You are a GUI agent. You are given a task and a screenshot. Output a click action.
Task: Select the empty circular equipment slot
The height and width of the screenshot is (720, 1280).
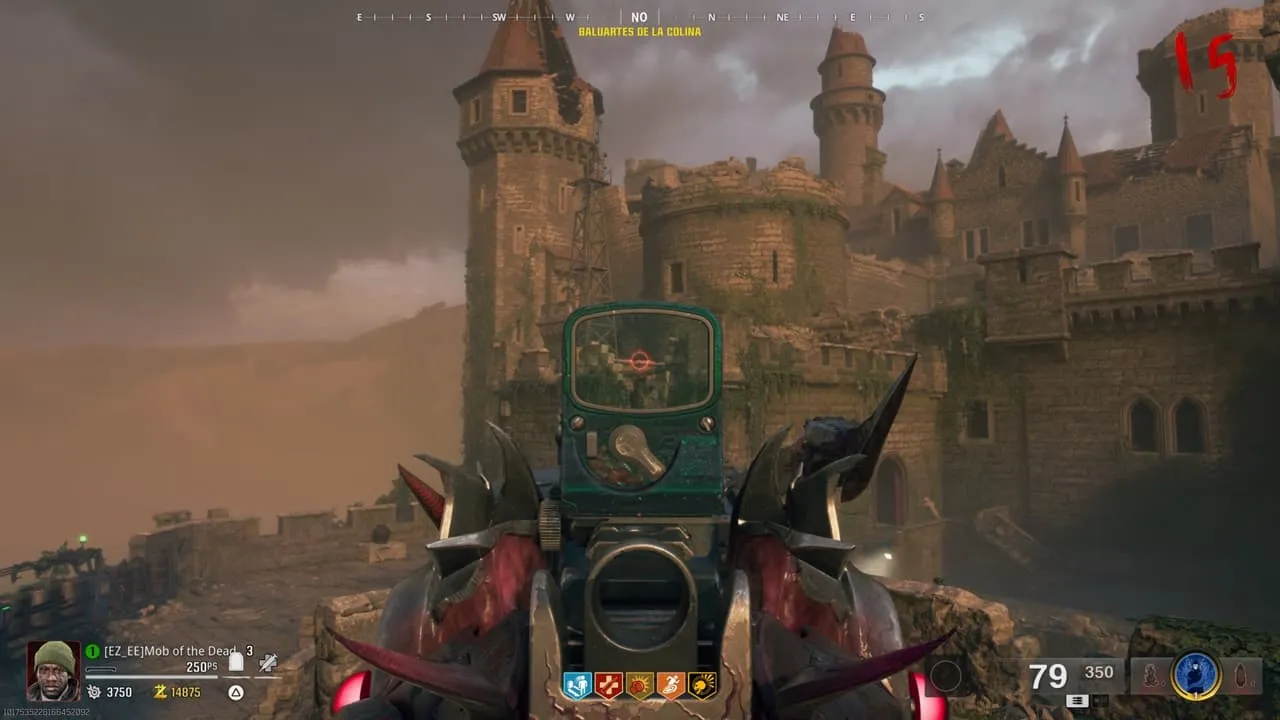coord(945,677)
